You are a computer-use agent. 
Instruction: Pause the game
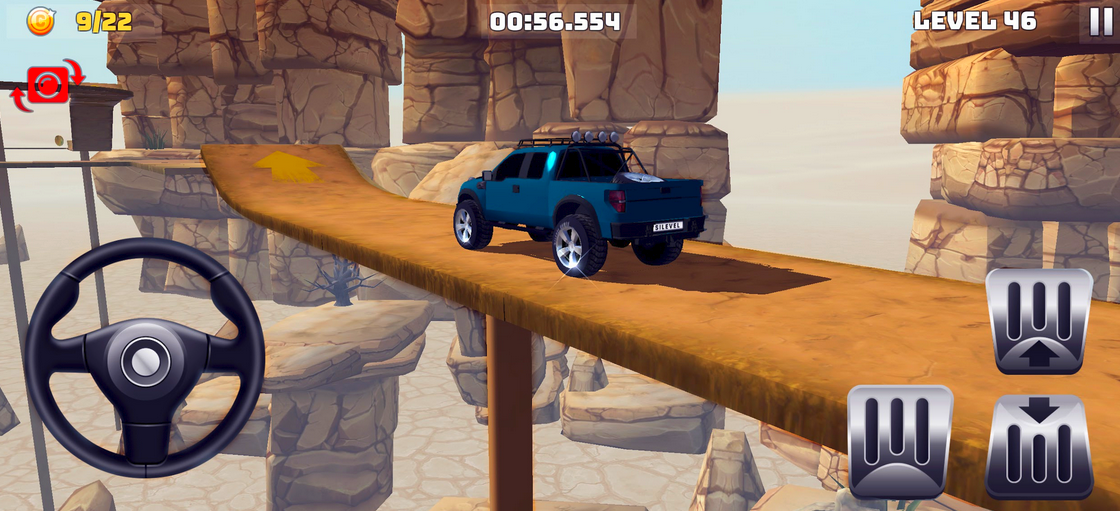pos(1097,21)
